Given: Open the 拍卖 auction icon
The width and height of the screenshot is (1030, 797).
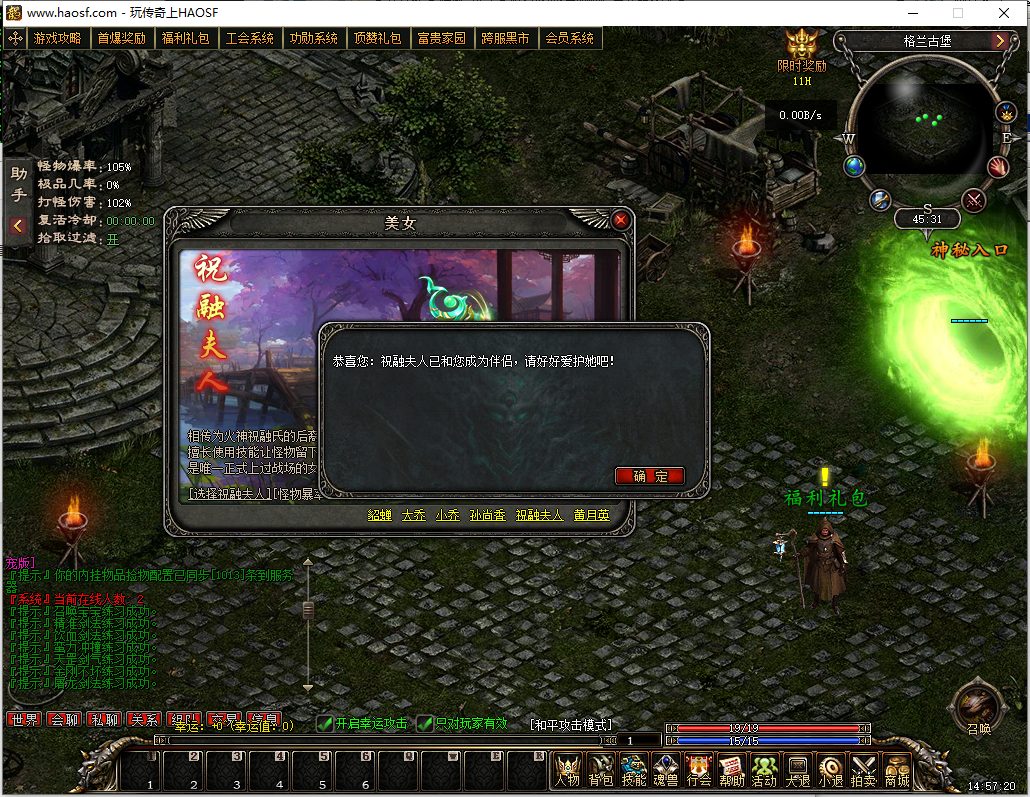Looking at the screenshot, I should [863, 770].
